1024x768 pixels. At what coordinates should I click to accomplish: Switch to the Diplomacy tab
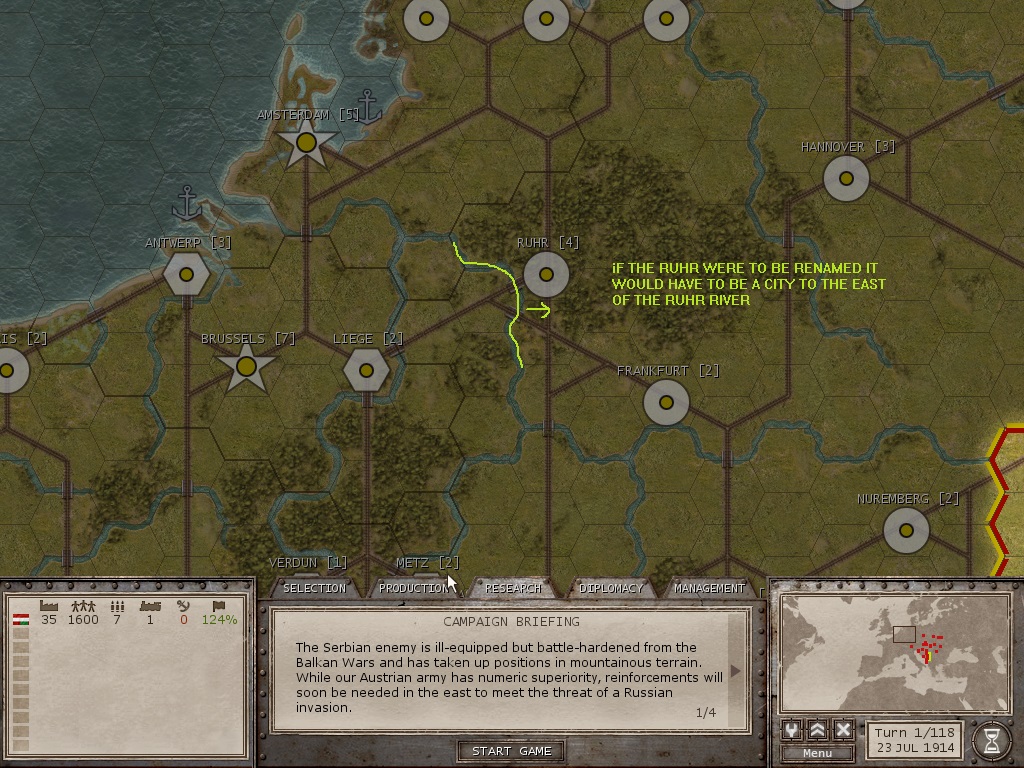click(610, 588)
